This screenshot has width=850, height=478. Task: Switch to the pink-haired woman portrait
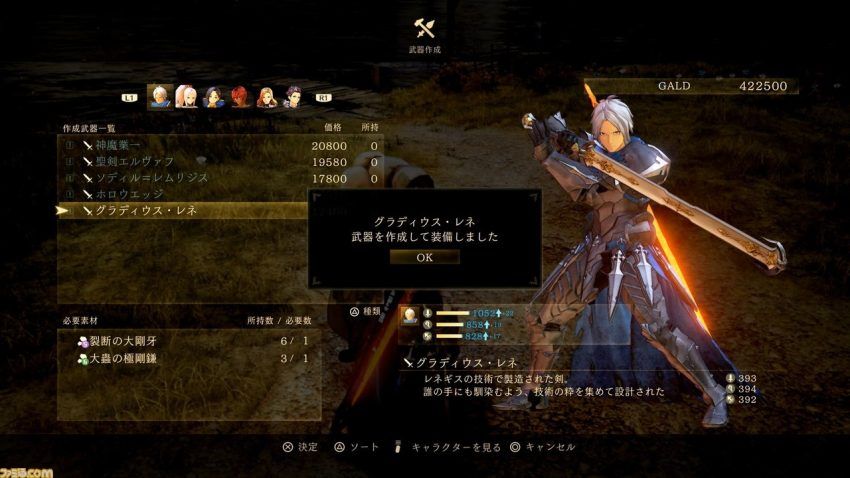pyautogui.click(x=186, y=96)
